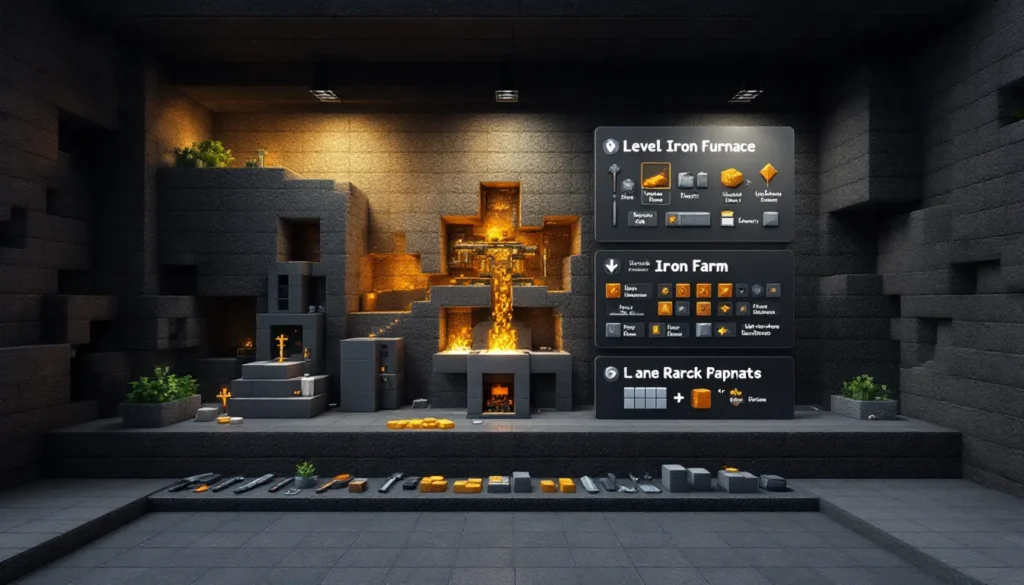Click the down arrow icon beside Iron Farm
The width and height of the screenshot is (1024, 585).
[610, 267]
